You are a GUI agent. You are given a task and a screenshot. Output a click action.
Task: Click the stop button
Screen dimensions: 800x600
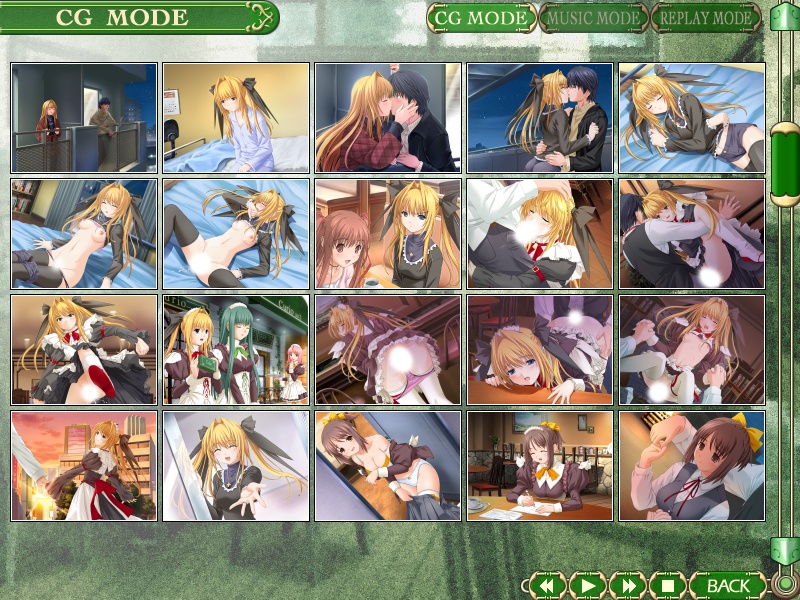668,584
